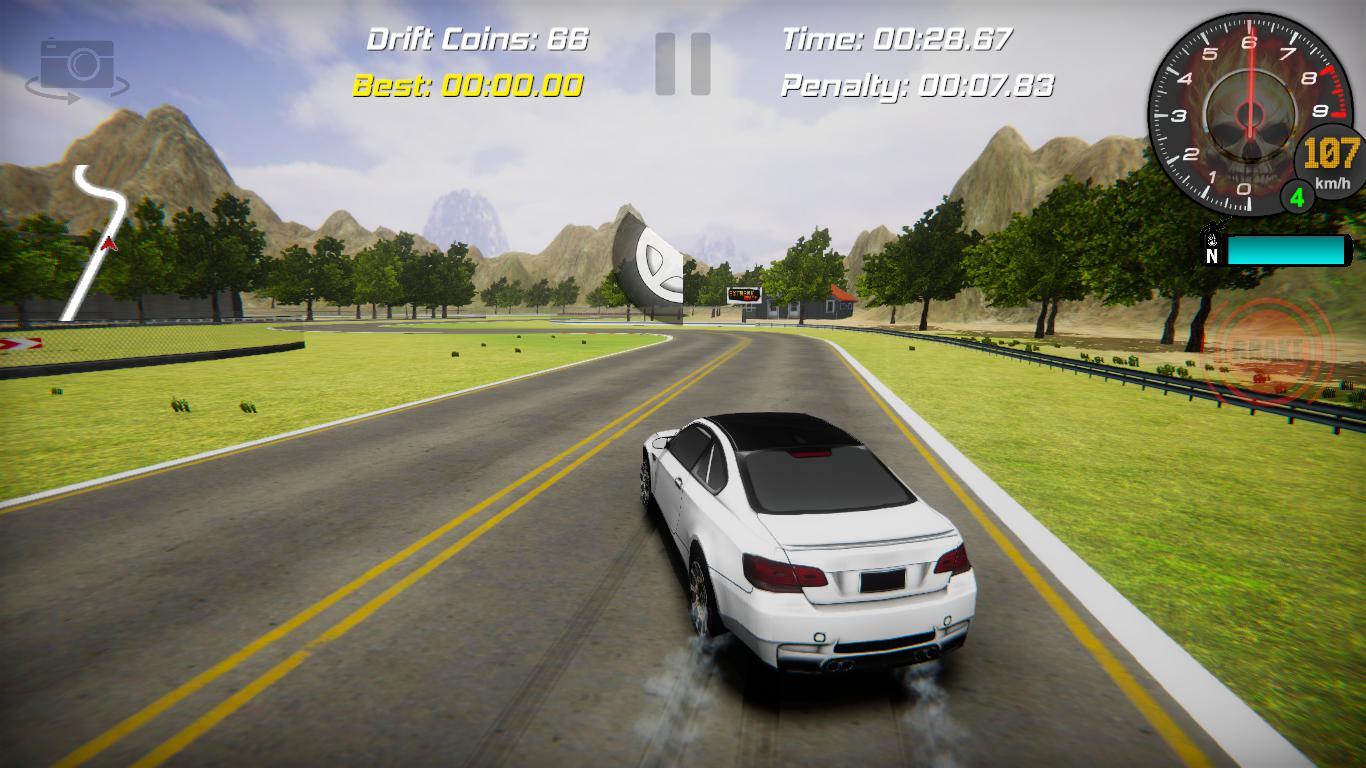Image resolution: width=1366 pixels, height=768 pixels.
Task: Click the Extreme Drift billboard sign
Action: pos(744,294)
